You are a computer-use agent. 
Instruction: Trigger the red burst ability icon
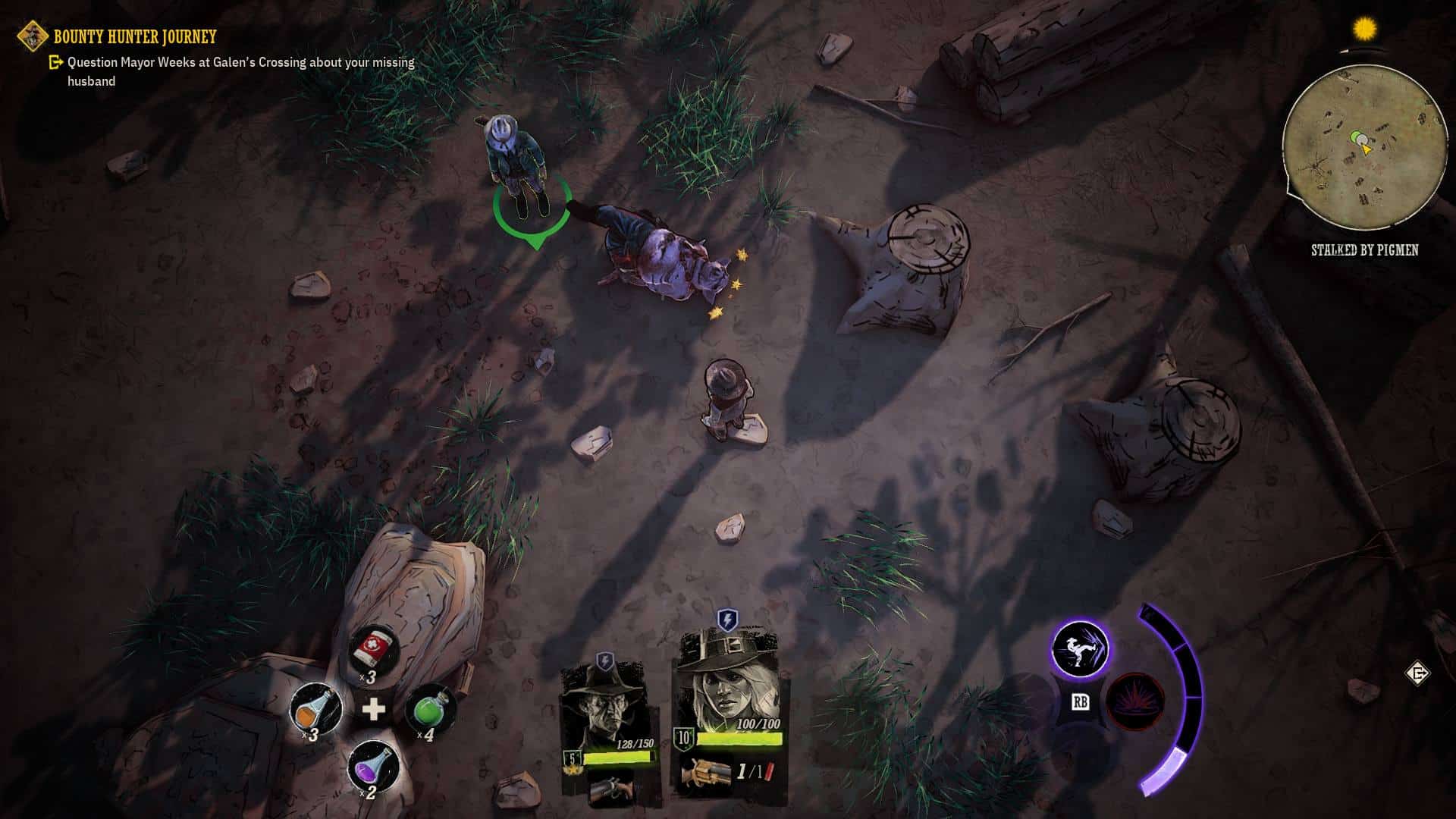pos(1135,701)
